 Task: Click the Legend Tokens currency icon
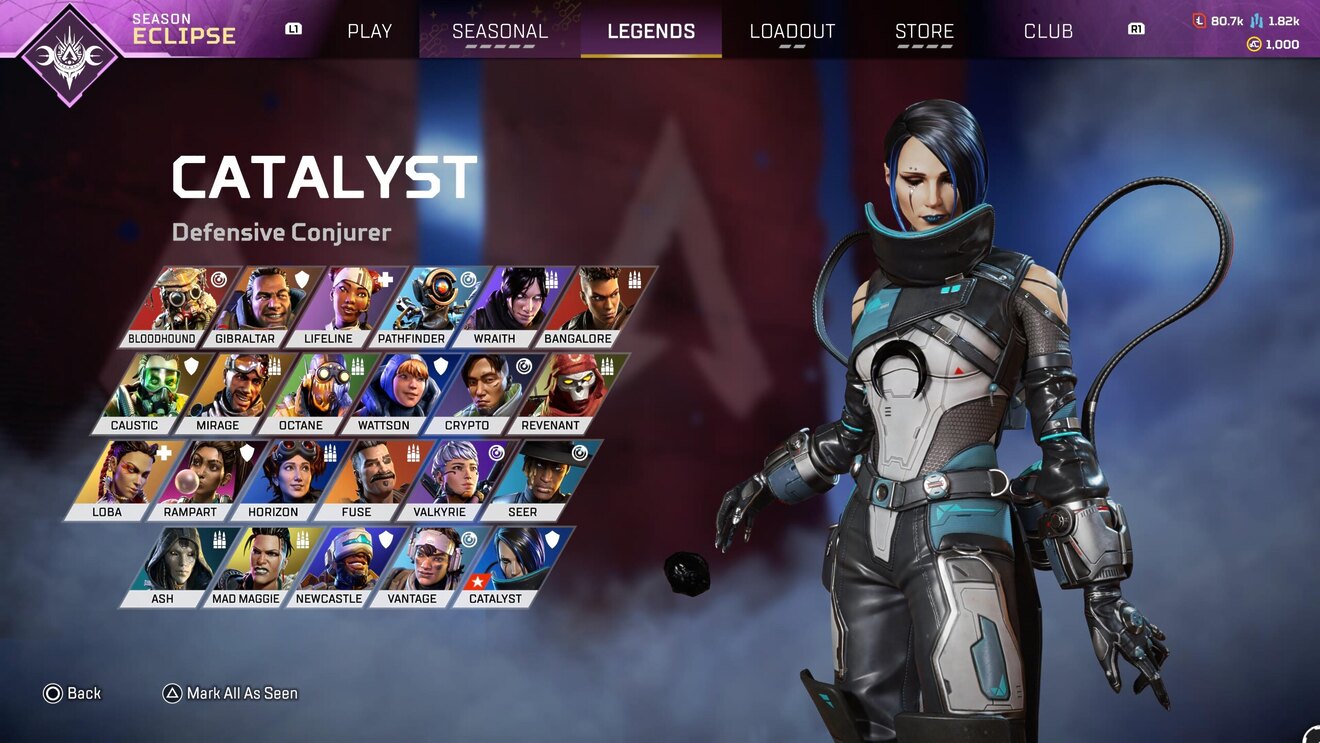click(1200, 19)
